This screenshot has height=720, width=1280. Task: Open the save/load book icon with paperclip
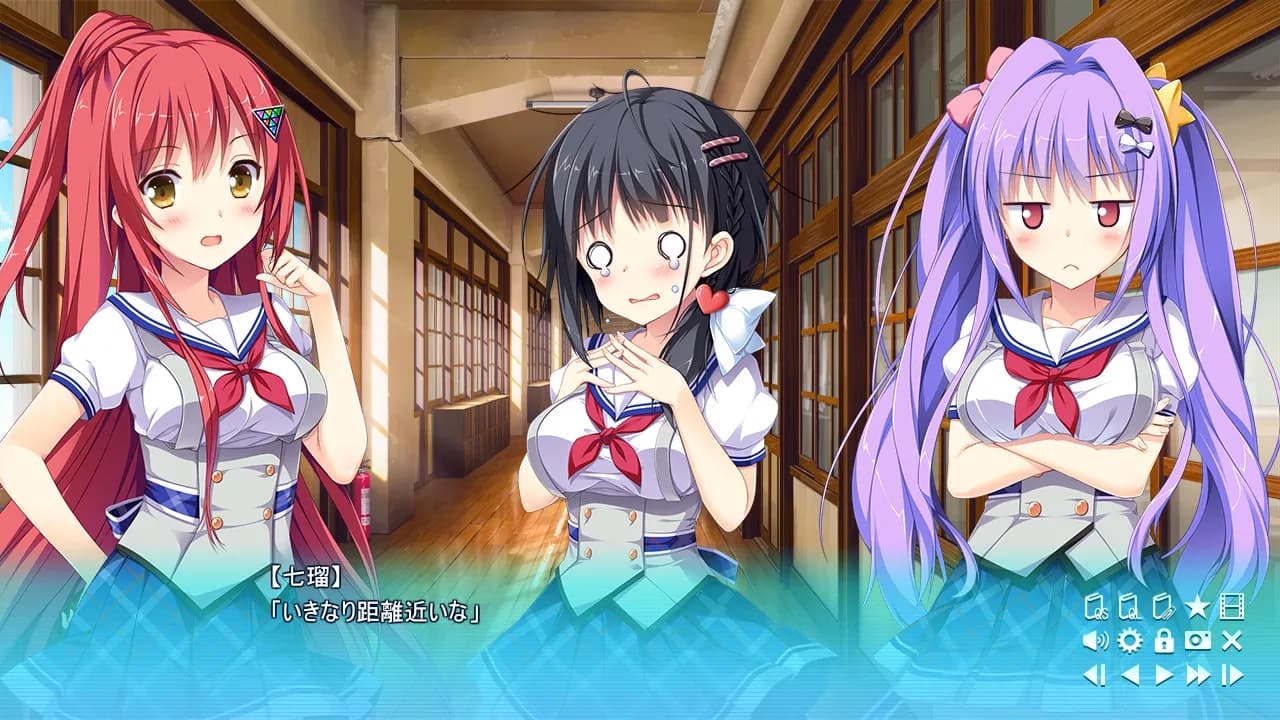pyautogui.click(x=1163, y=606)
